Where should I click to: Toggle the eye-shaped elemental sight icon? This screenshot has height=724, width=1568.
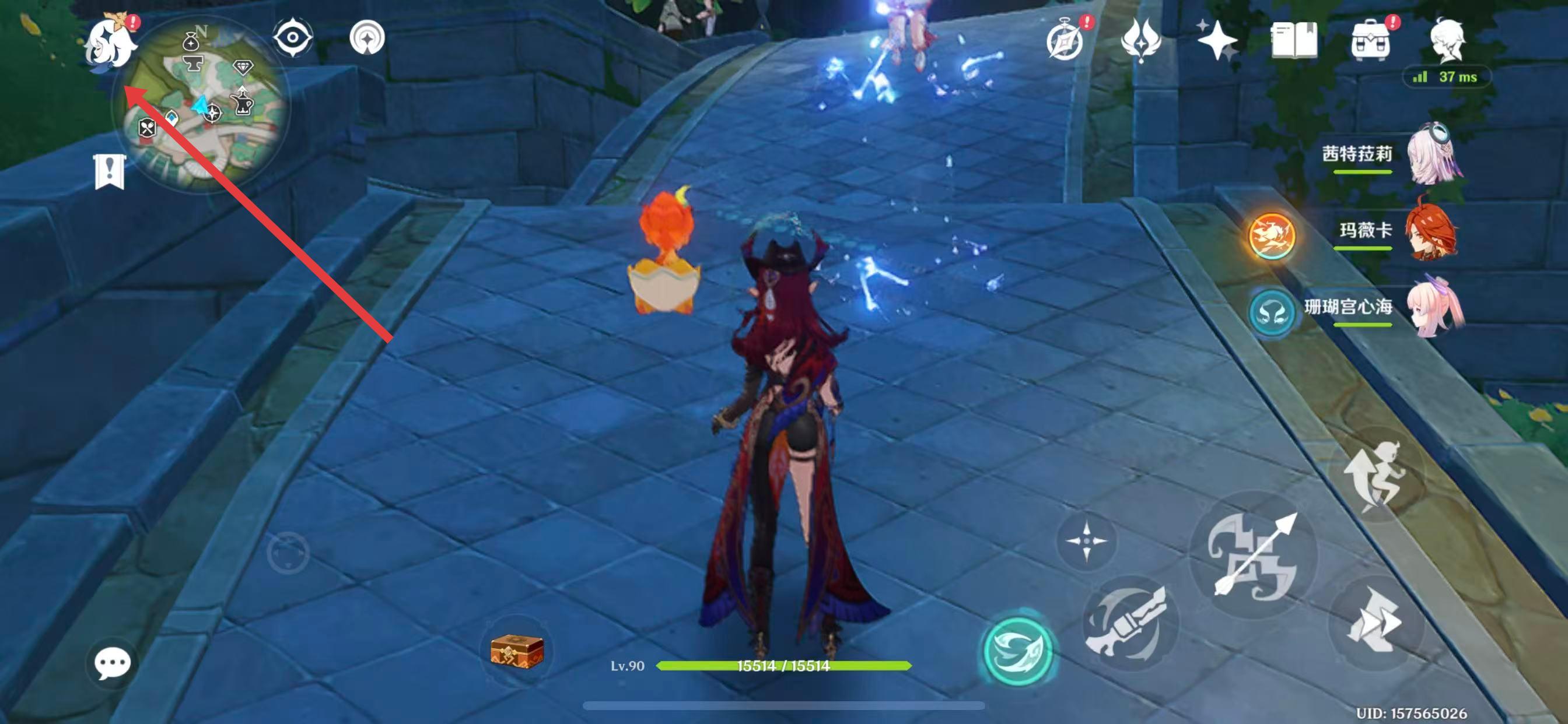[293, 38]
